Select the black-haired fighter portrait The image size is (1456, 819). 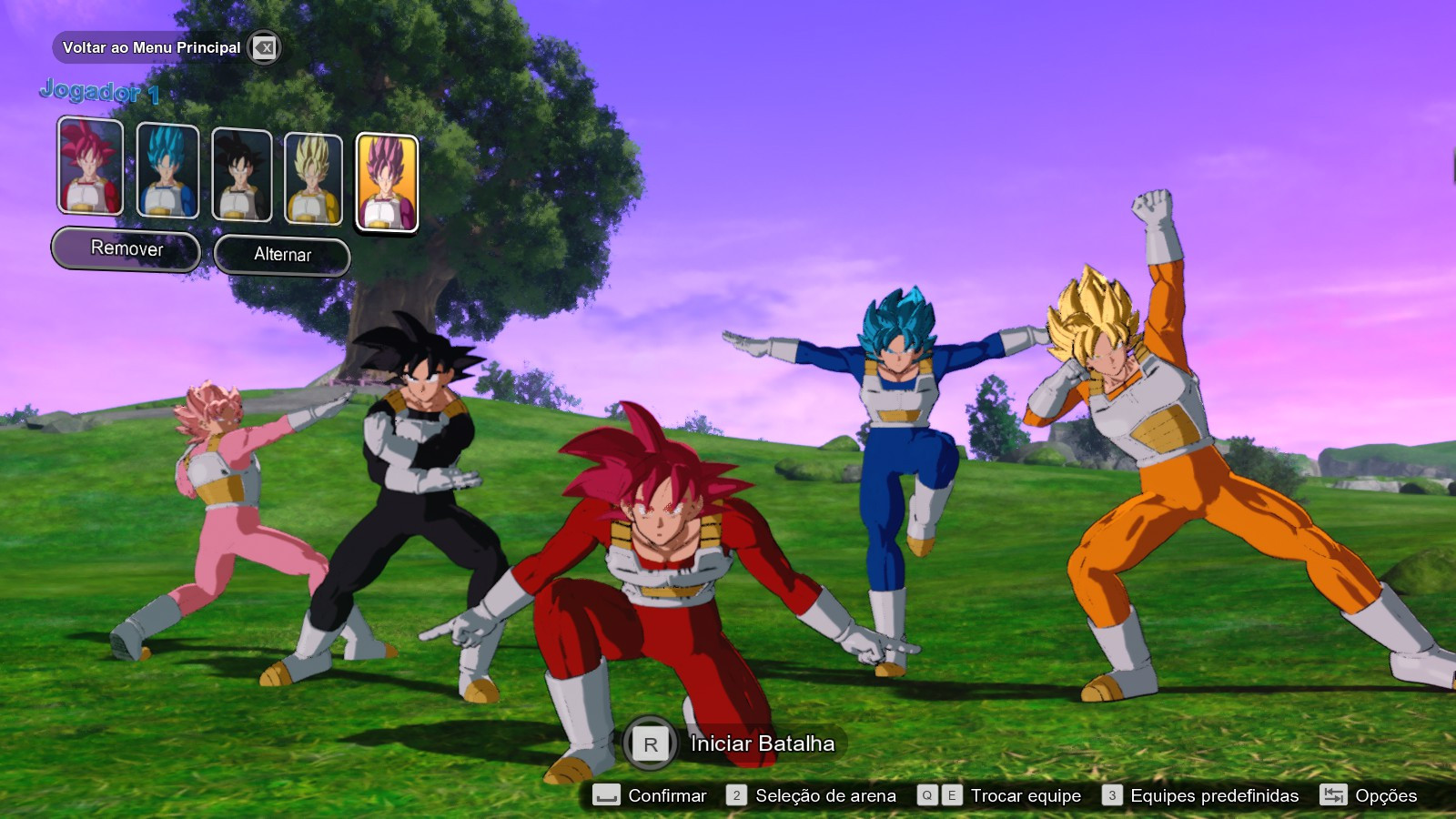pyautogui.click(x=242, y=173)
